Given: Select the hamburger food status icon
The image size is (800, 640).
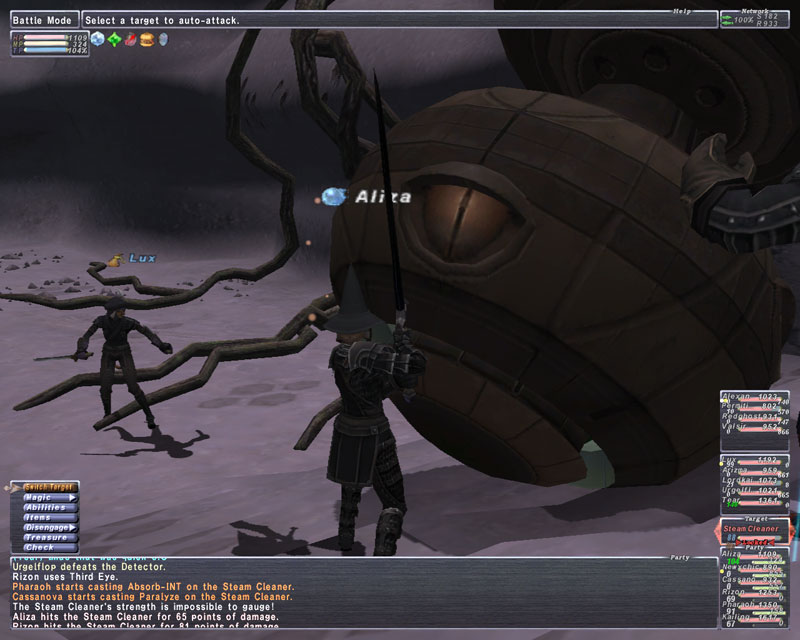Looking at the screenshot, I should pos(146,40).
